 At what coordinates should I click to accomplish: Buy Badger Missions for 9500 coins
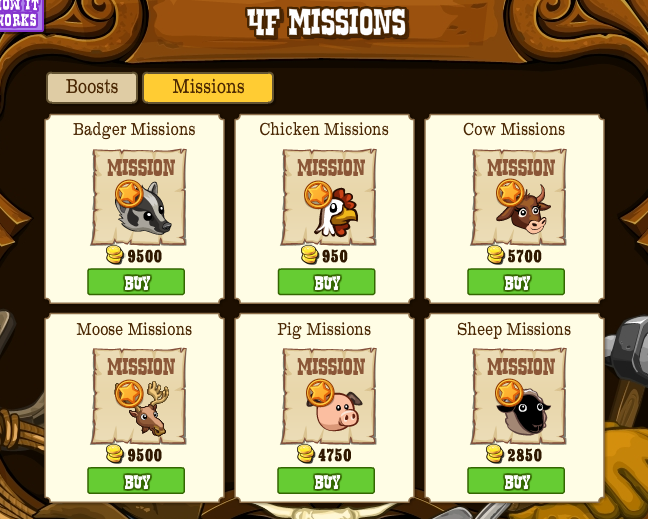[x=136, y=282]
